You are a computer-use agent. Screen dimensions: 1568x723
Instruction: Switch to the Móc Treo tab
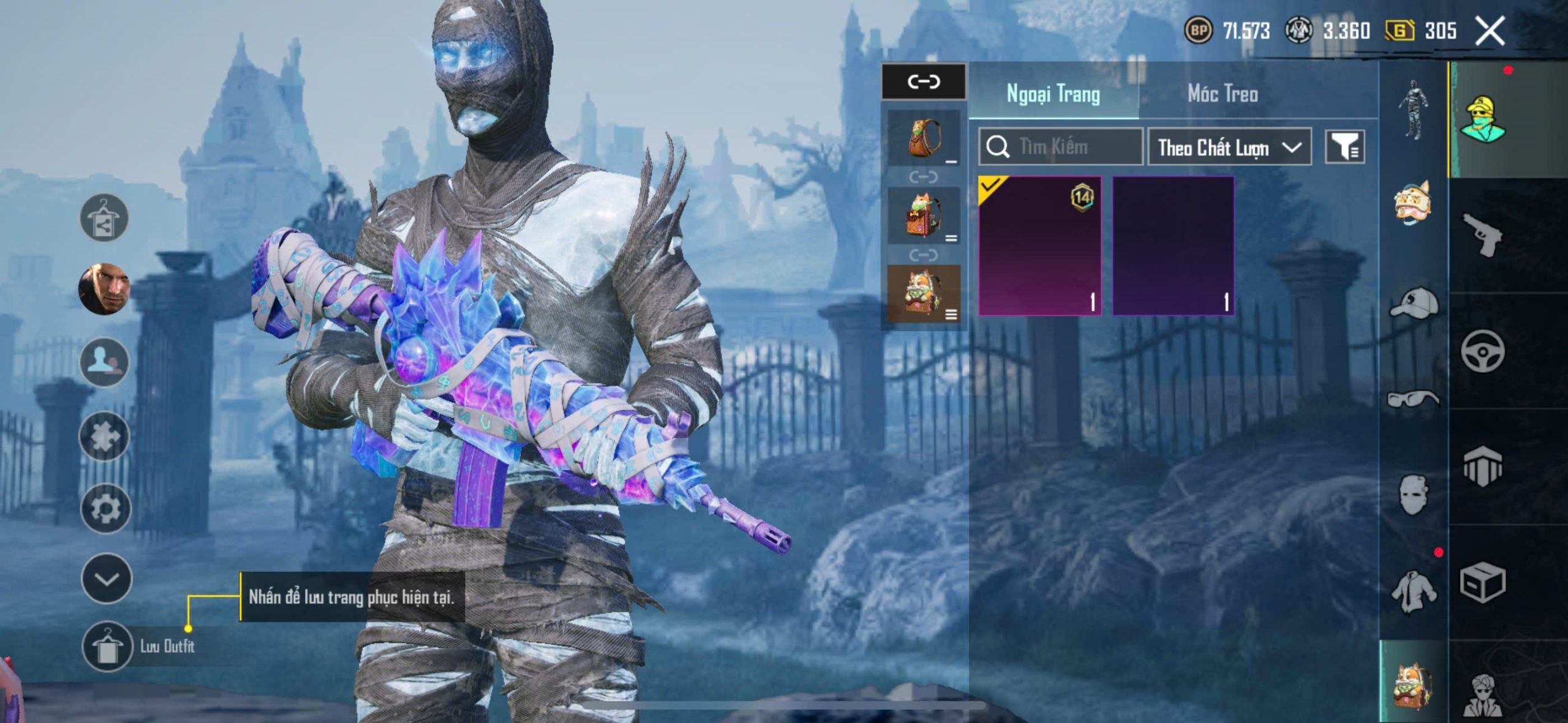coord(1223,94)
